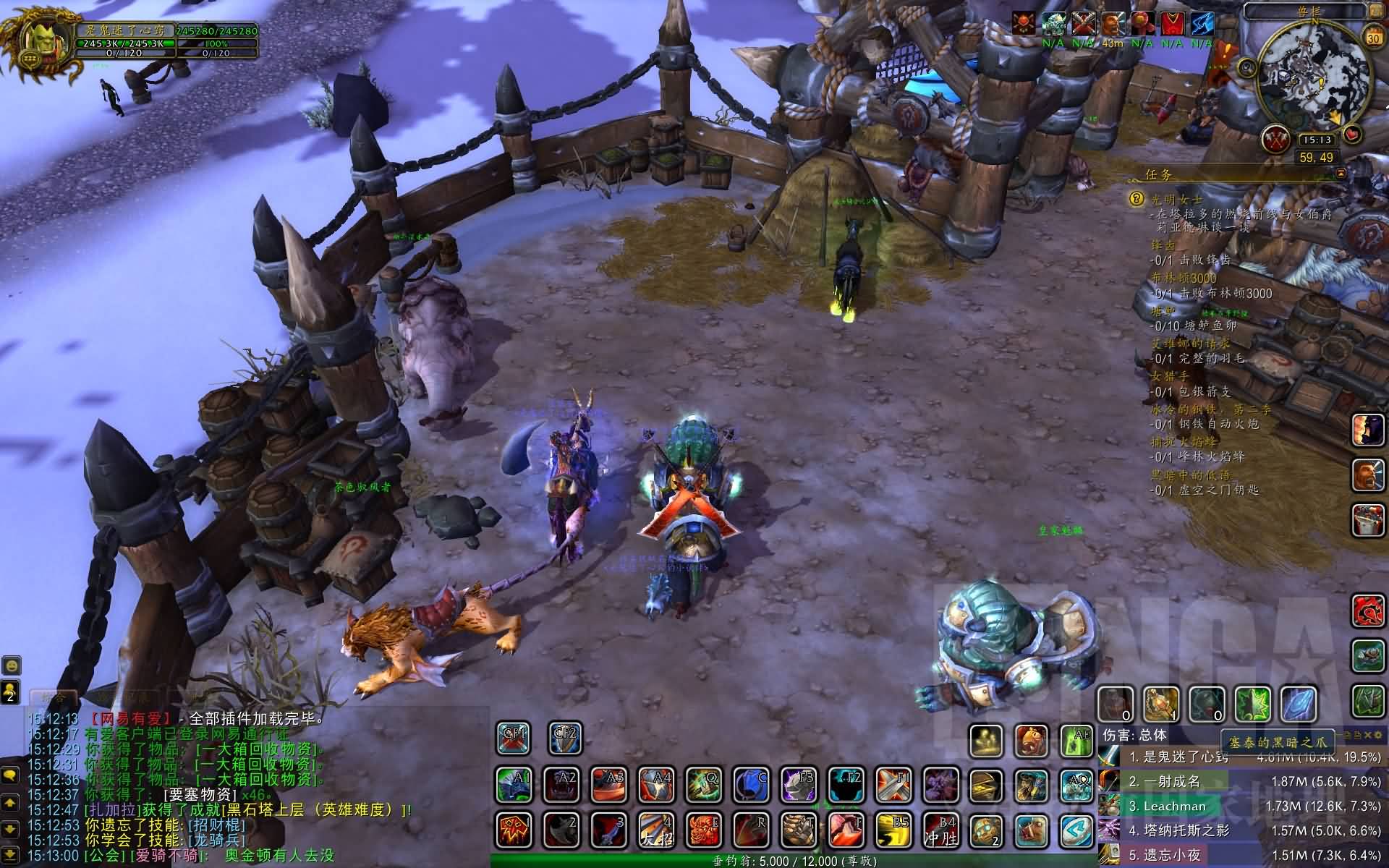Open the chat emote smiley button

[x=10, y=665]
